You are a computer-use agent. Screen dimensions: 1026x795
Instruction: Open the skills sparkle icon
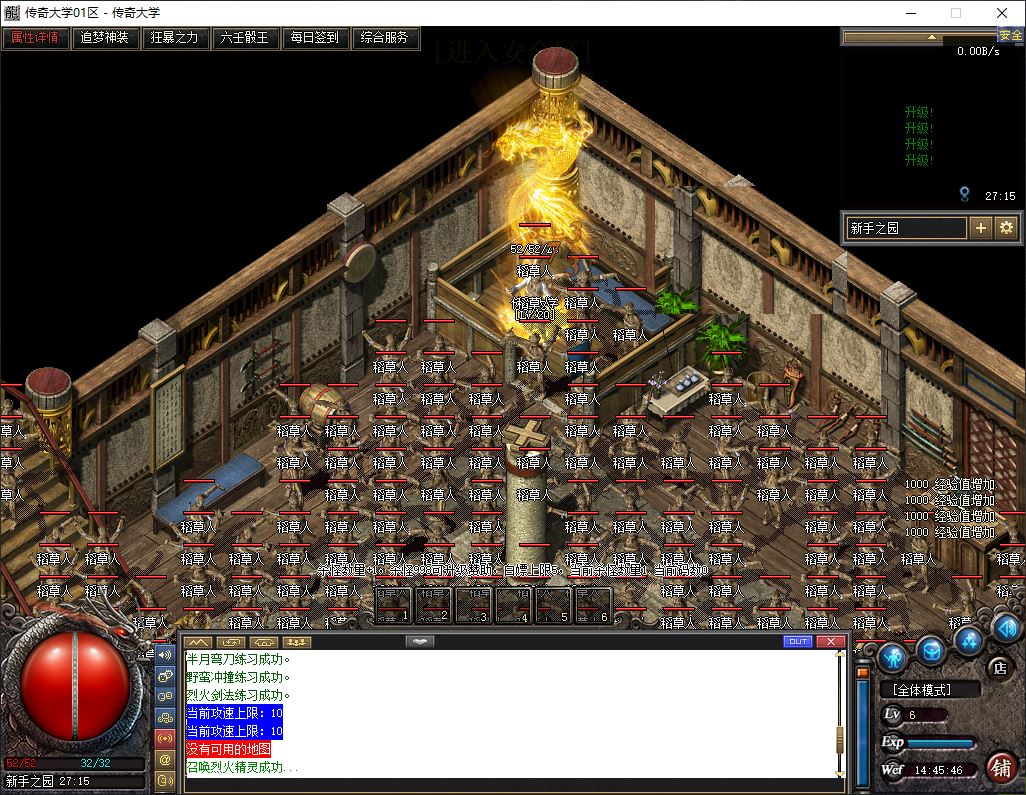pos(967,639)
